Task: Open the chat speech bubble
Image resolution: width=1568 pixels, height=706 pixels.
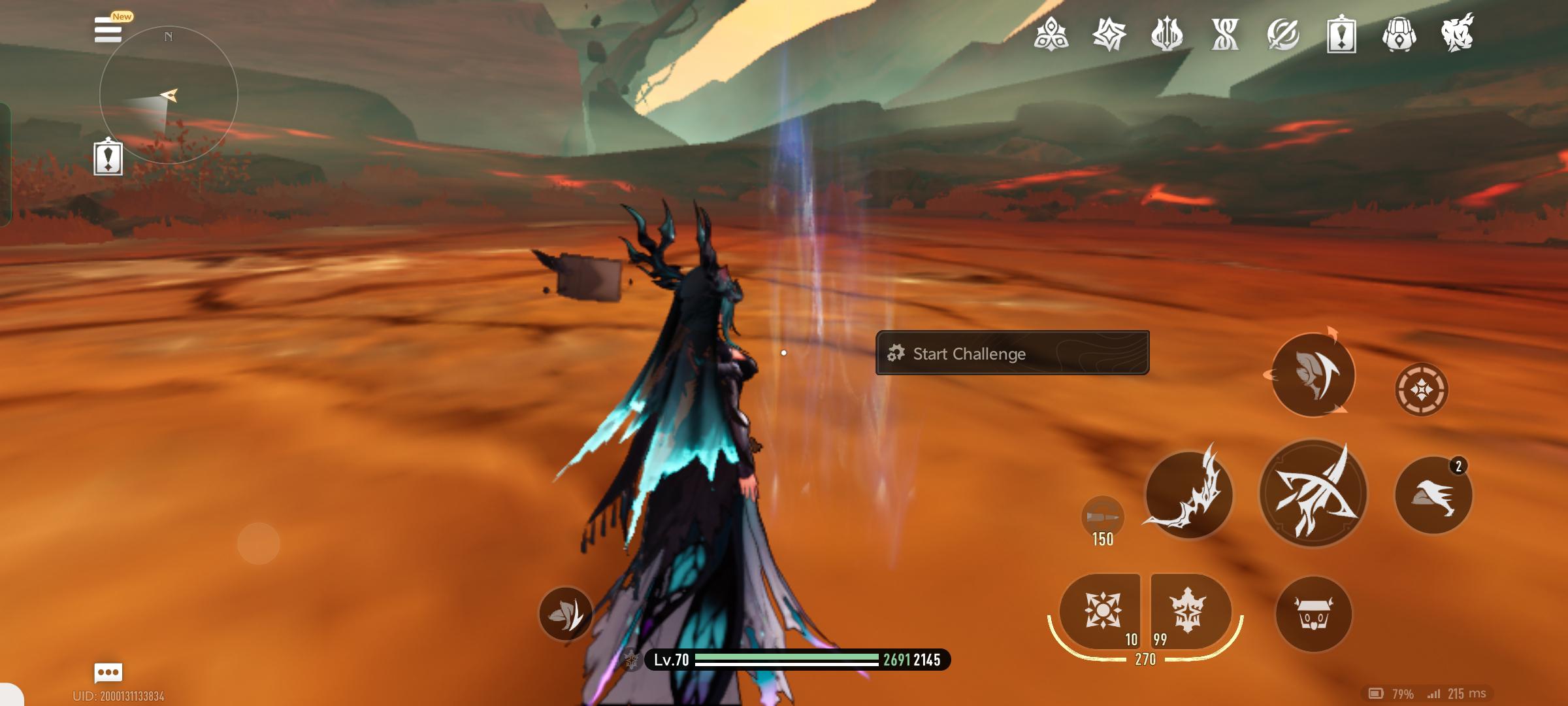Action: 108,672
